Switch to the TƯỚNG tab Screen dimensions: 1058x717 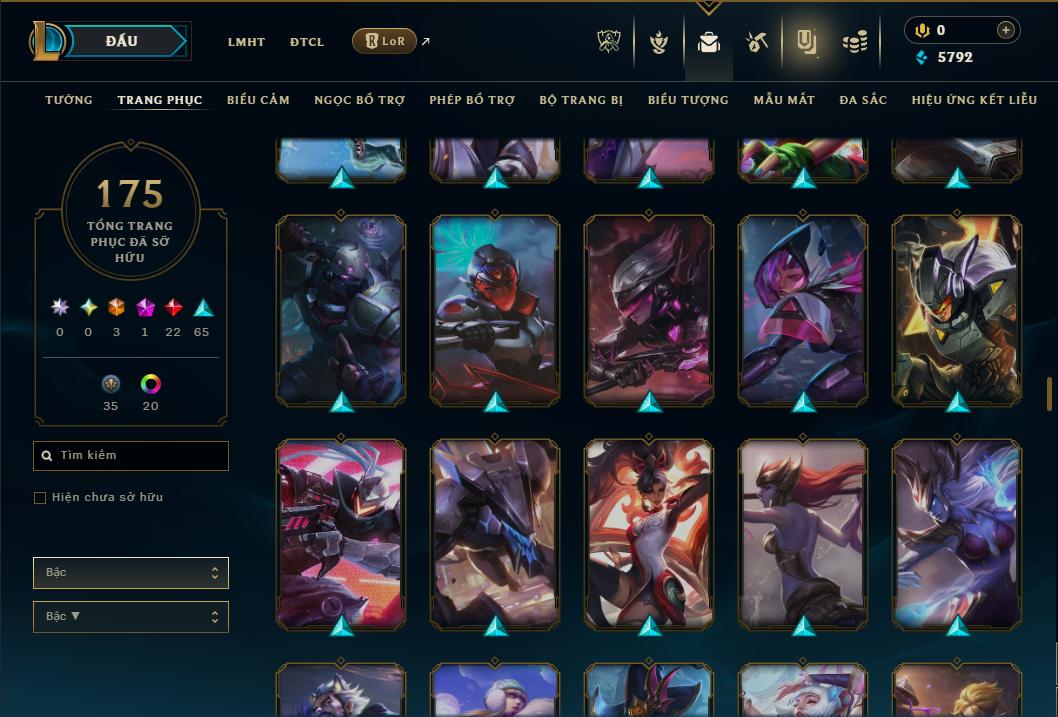pos(69,100)
